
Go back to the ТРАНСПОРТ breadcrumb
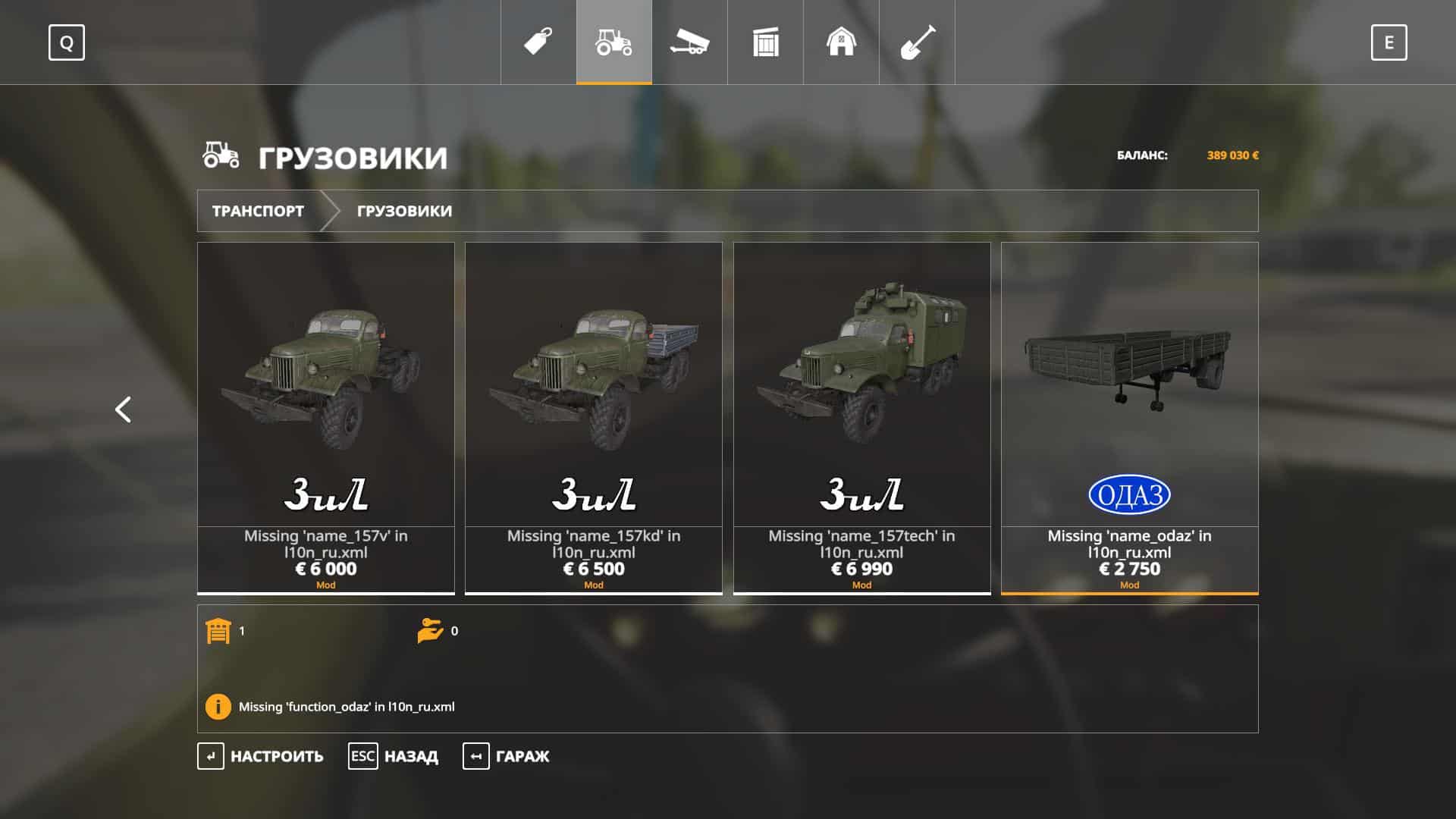click(x=258, y=211)
